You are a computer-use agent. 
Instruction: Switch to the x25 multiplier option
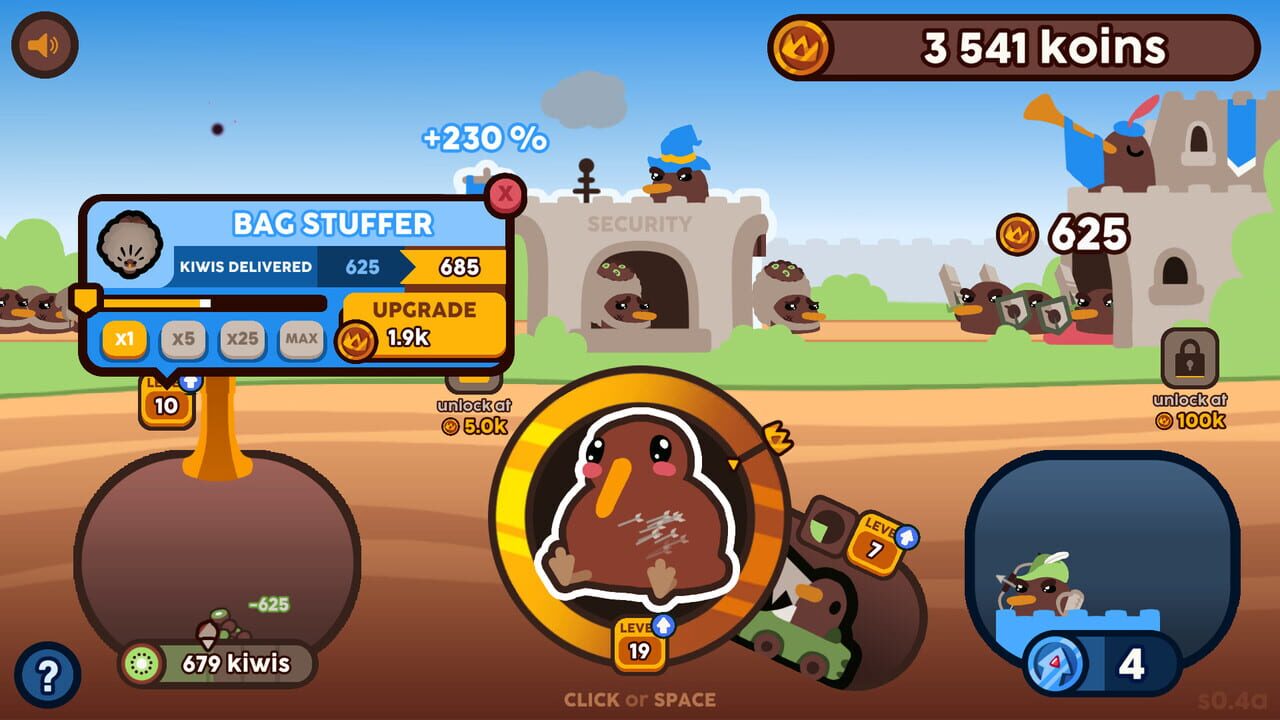[241, 339]
